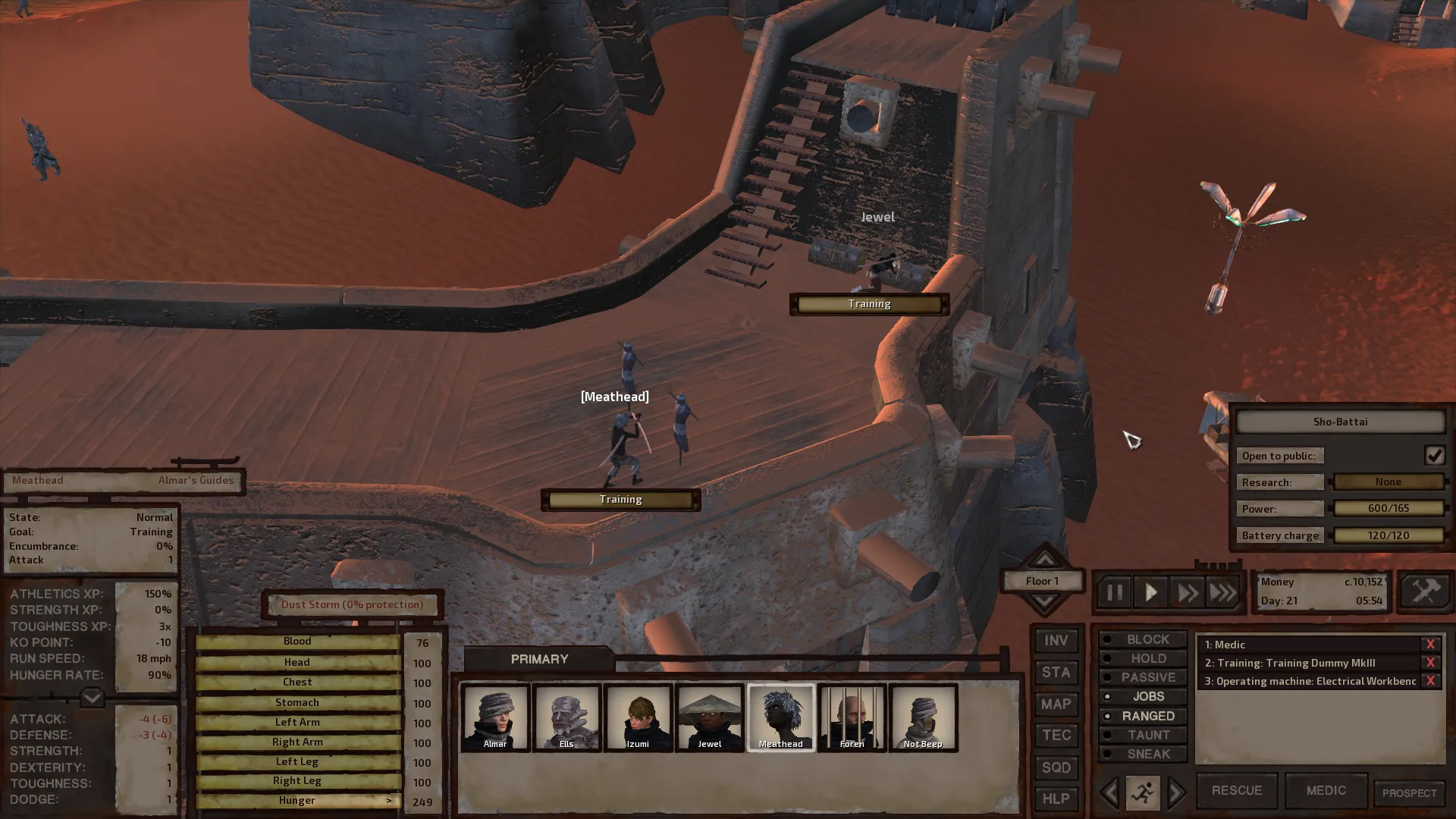Screen dimensions: 1456x819
Task: Pause the game speed
Action: point(1114,592)
